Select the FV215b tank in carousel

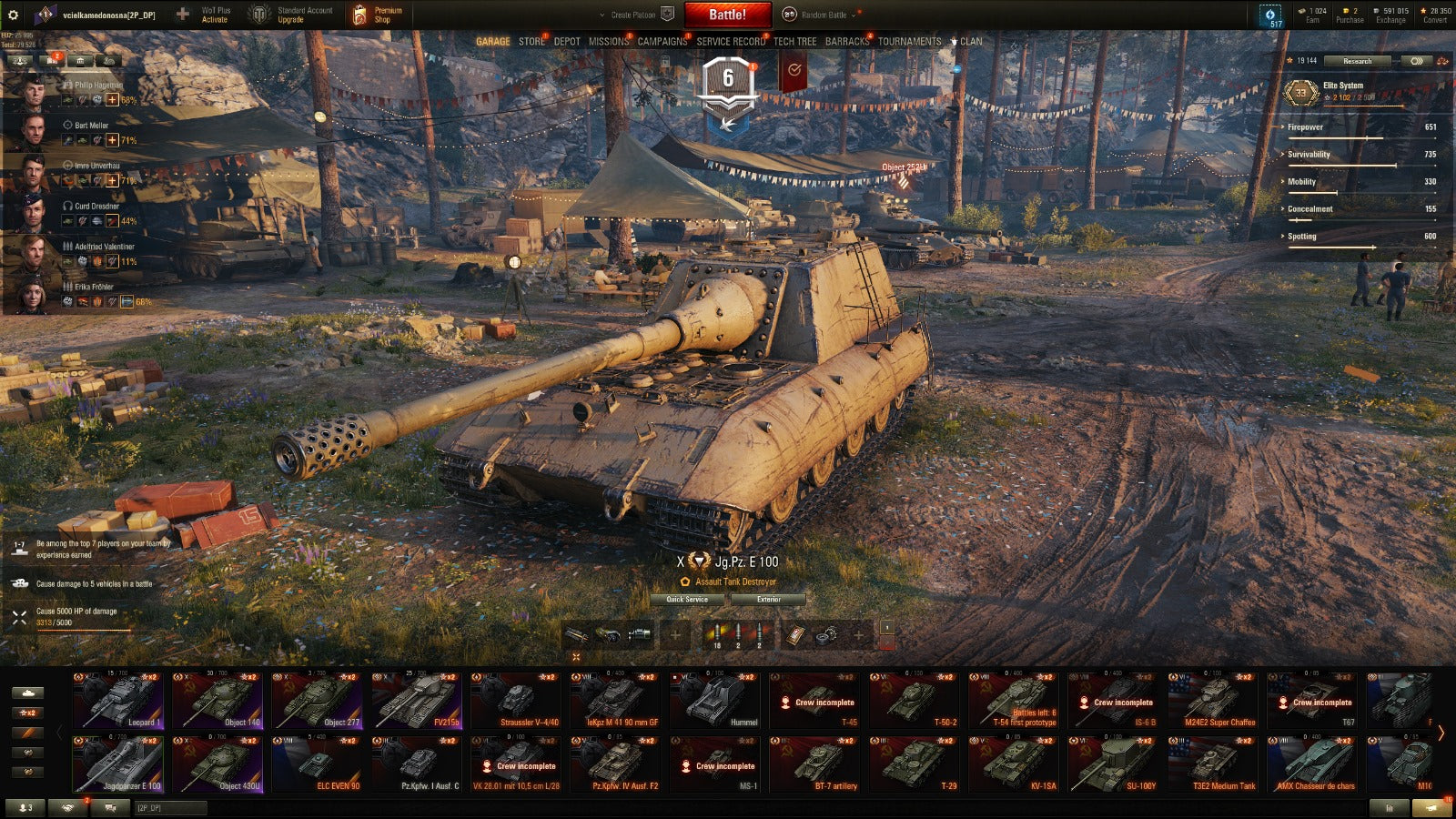point(417,701)
